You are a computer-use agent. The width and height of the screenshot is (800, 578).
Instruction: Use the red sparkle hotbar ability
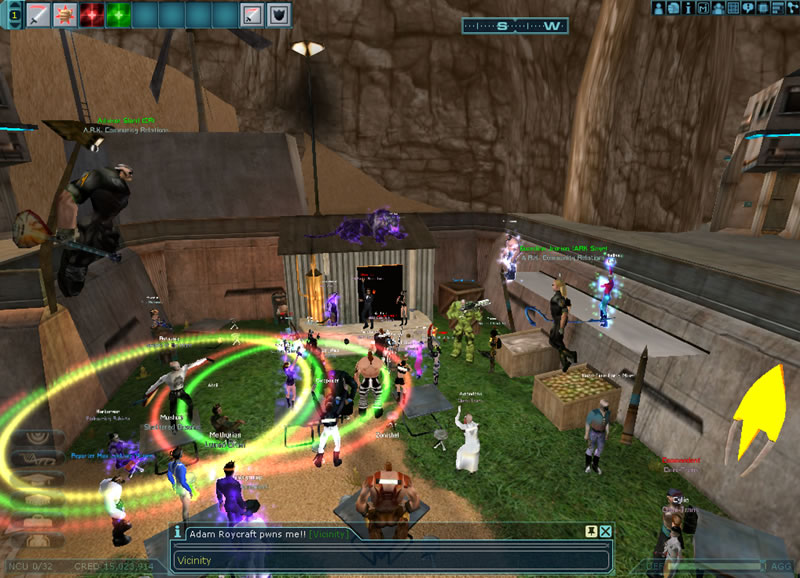(92, 15)
